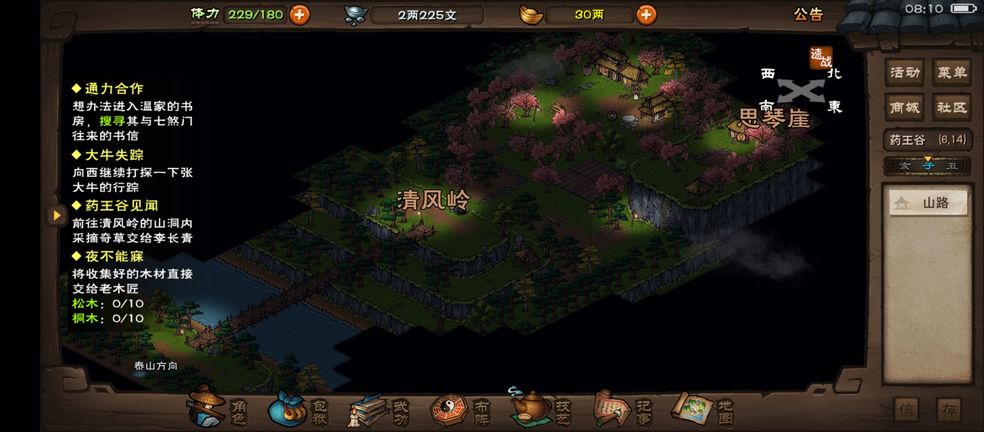Click the 活动 events button
The image size is (984, 432).
[905, 72]
